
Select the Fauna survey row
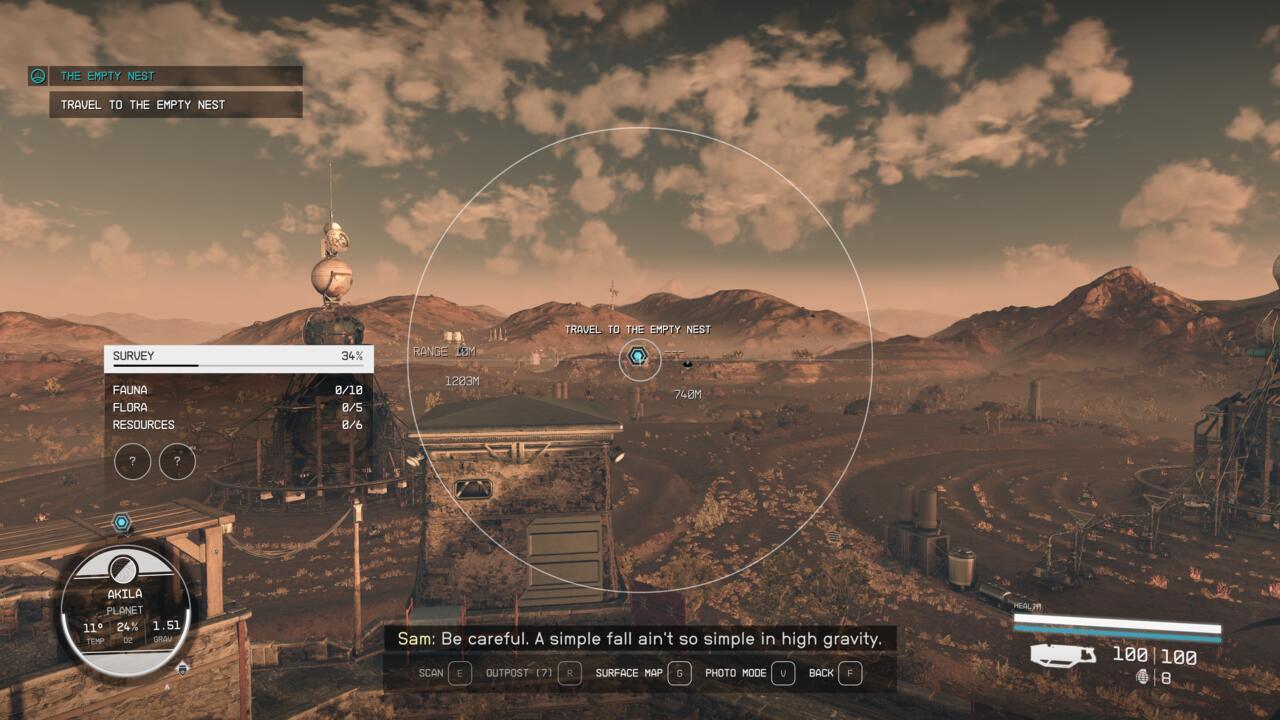[238, 390]
